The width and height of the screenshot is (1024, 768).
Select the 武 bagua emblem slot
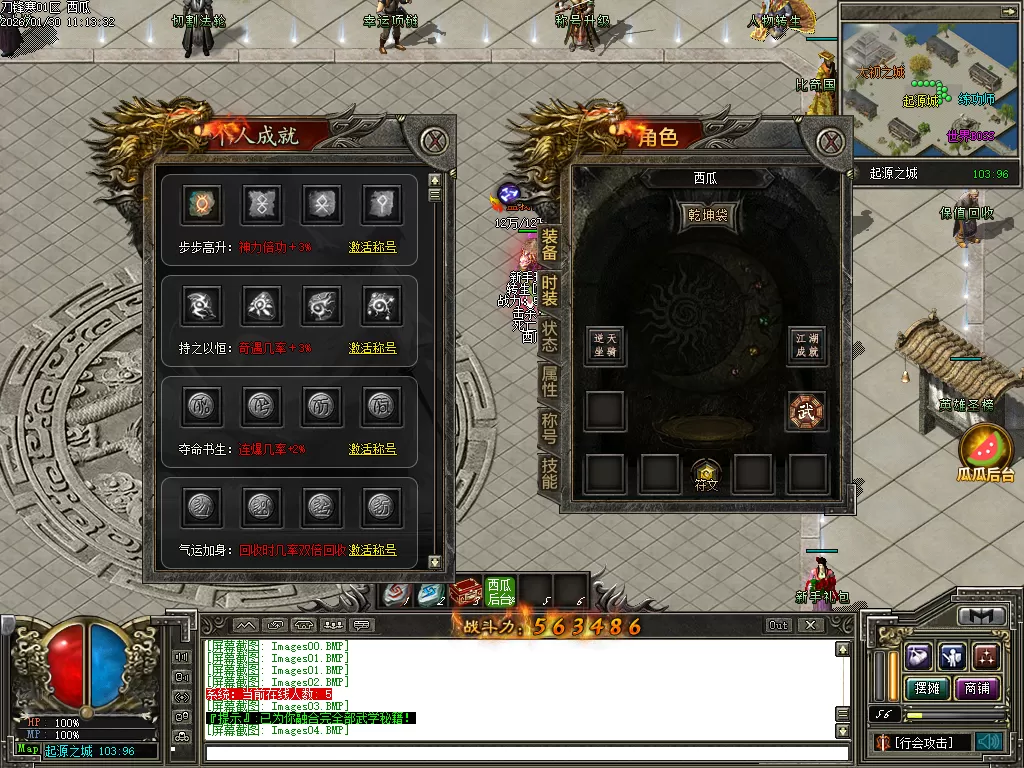(x=806, y=412)
